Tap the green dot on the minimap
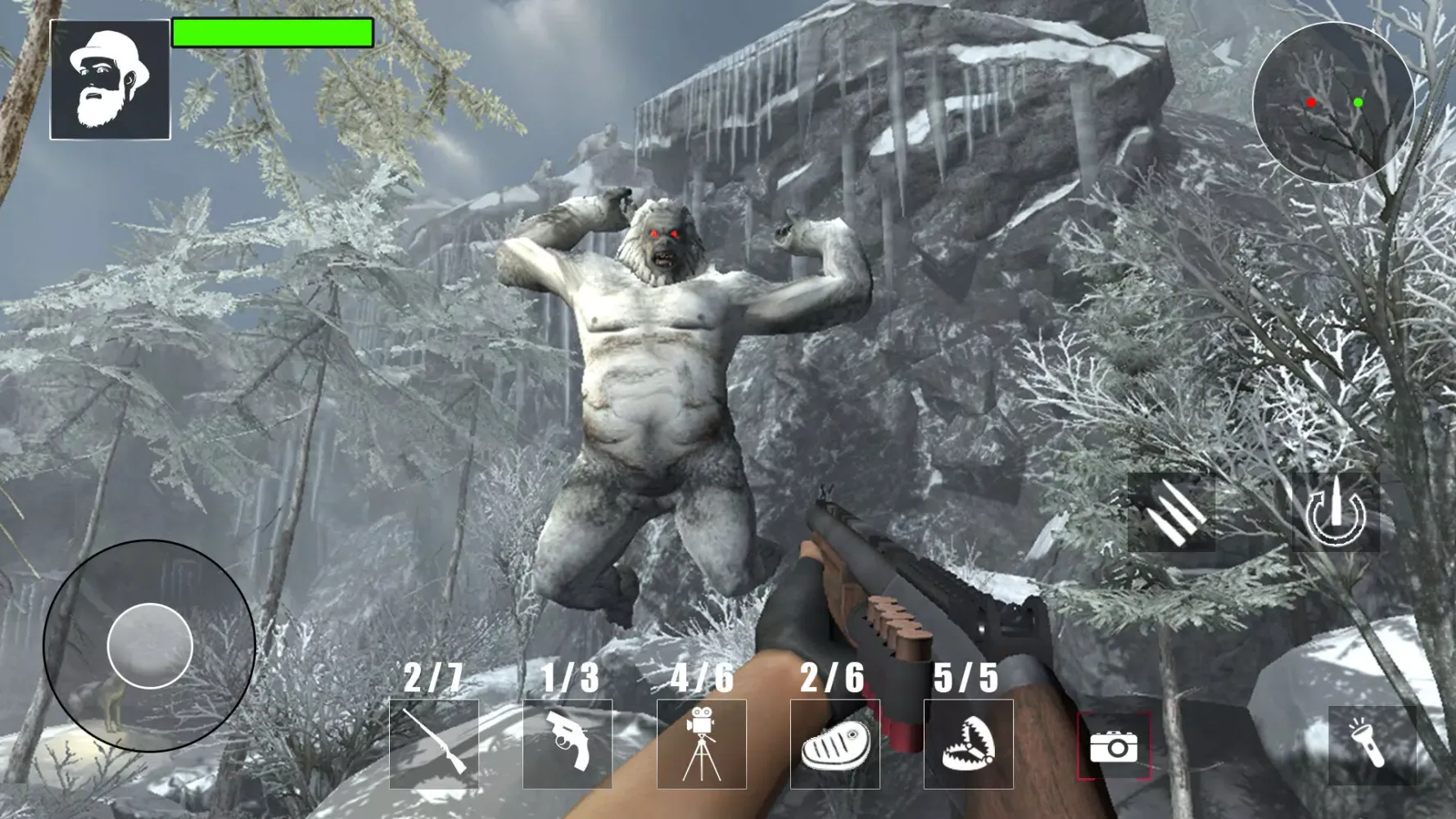Image resolution: width=1456 pixels, height=819 pixels. [x=1359, y=102]
